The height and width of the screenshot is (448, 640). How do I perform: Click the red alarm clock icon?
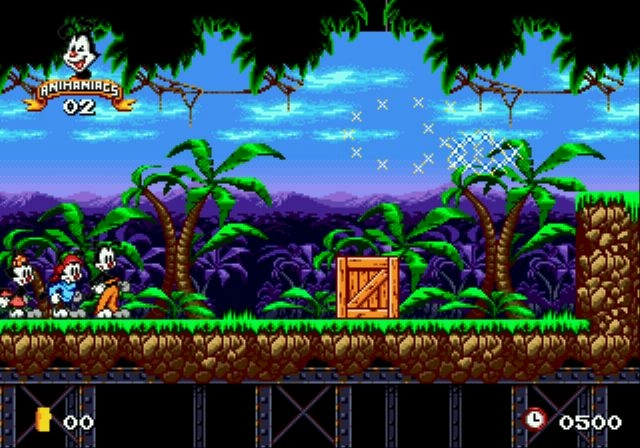tap(535, 419)
